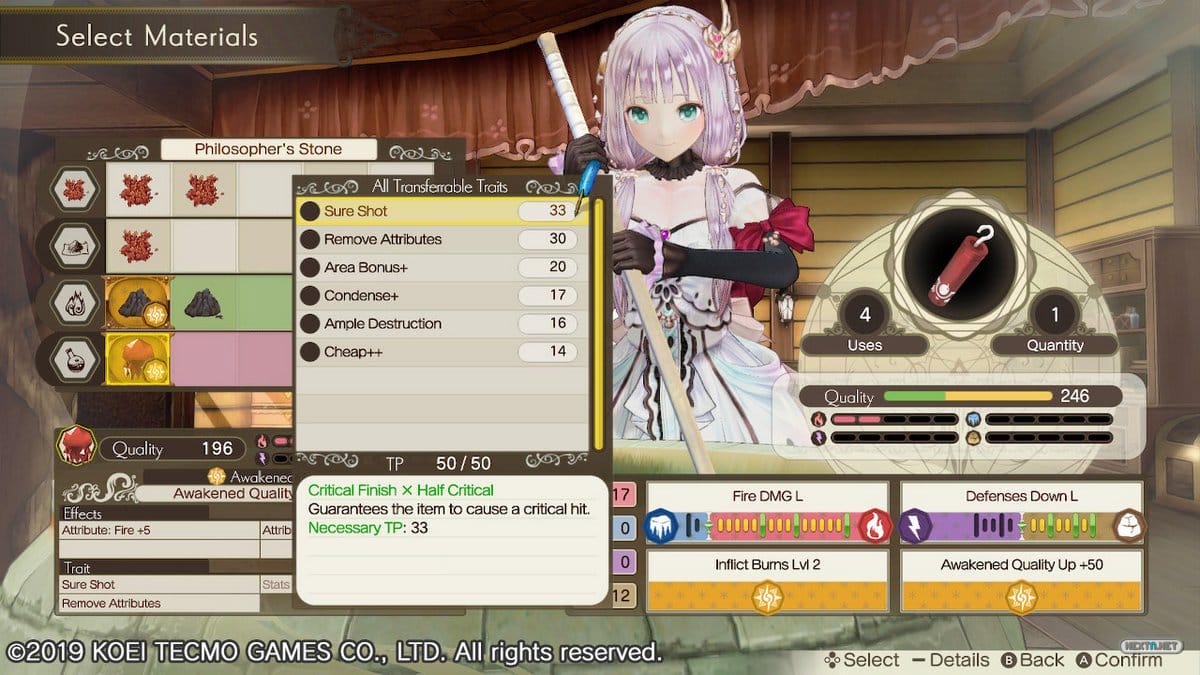1200x675 pixels.
Task: Choose the Inflict Burns Lvl 2 effect
Action: [x=768, y=581]
